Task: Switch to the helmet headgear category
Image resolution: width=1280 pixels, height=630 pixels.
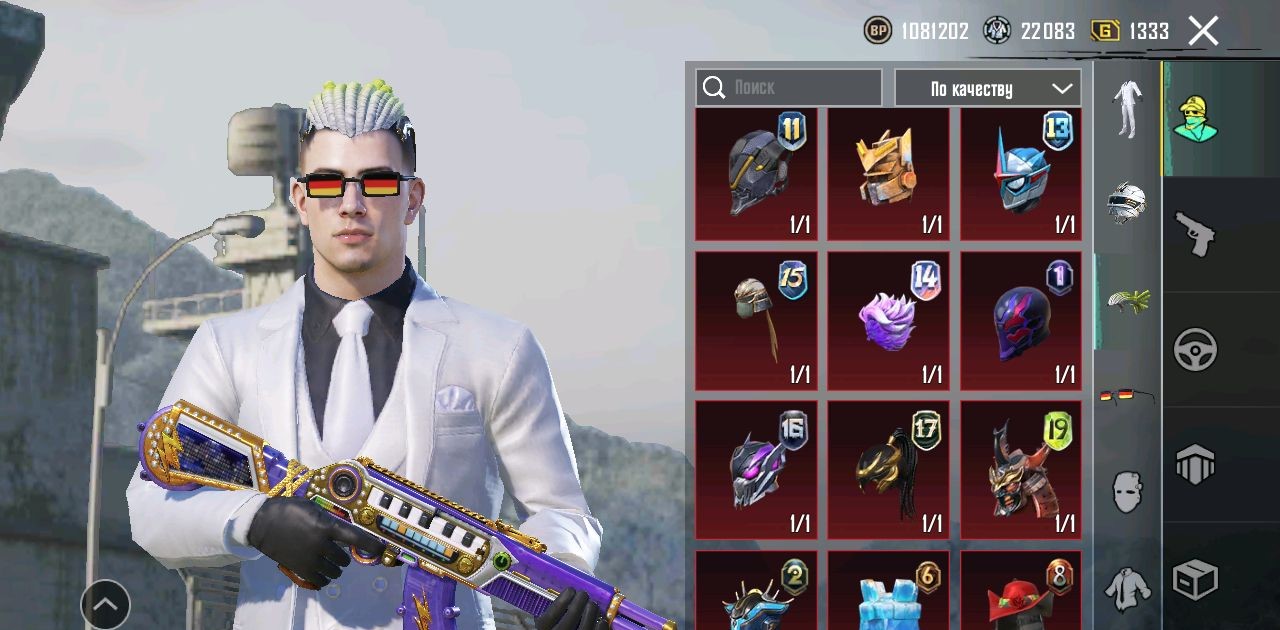Action: 1127,203
